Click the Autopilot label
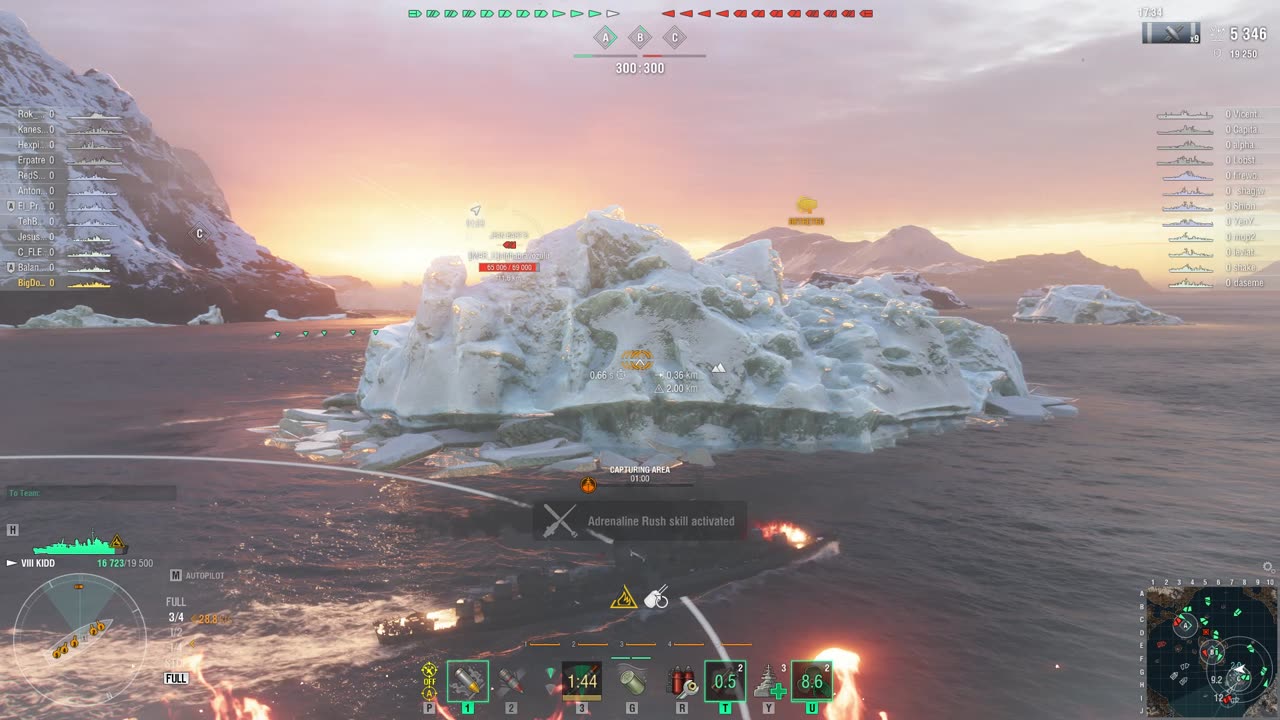The width and height of the screenshot is (1280, 720). pos(205,575)
